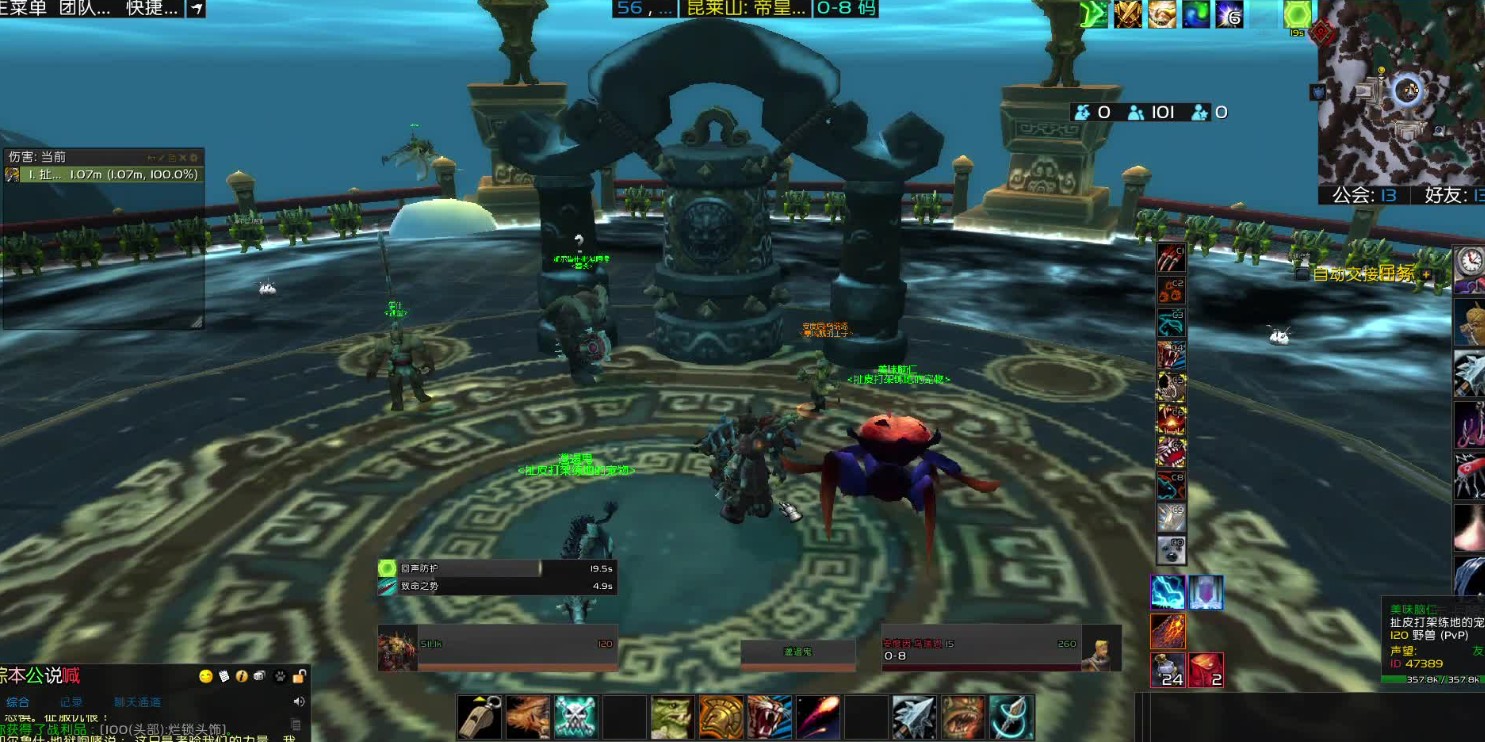Open the smiley emoji picker in chat
Image resolution: width=1485 pixels, height=742 pixels.
206,676
